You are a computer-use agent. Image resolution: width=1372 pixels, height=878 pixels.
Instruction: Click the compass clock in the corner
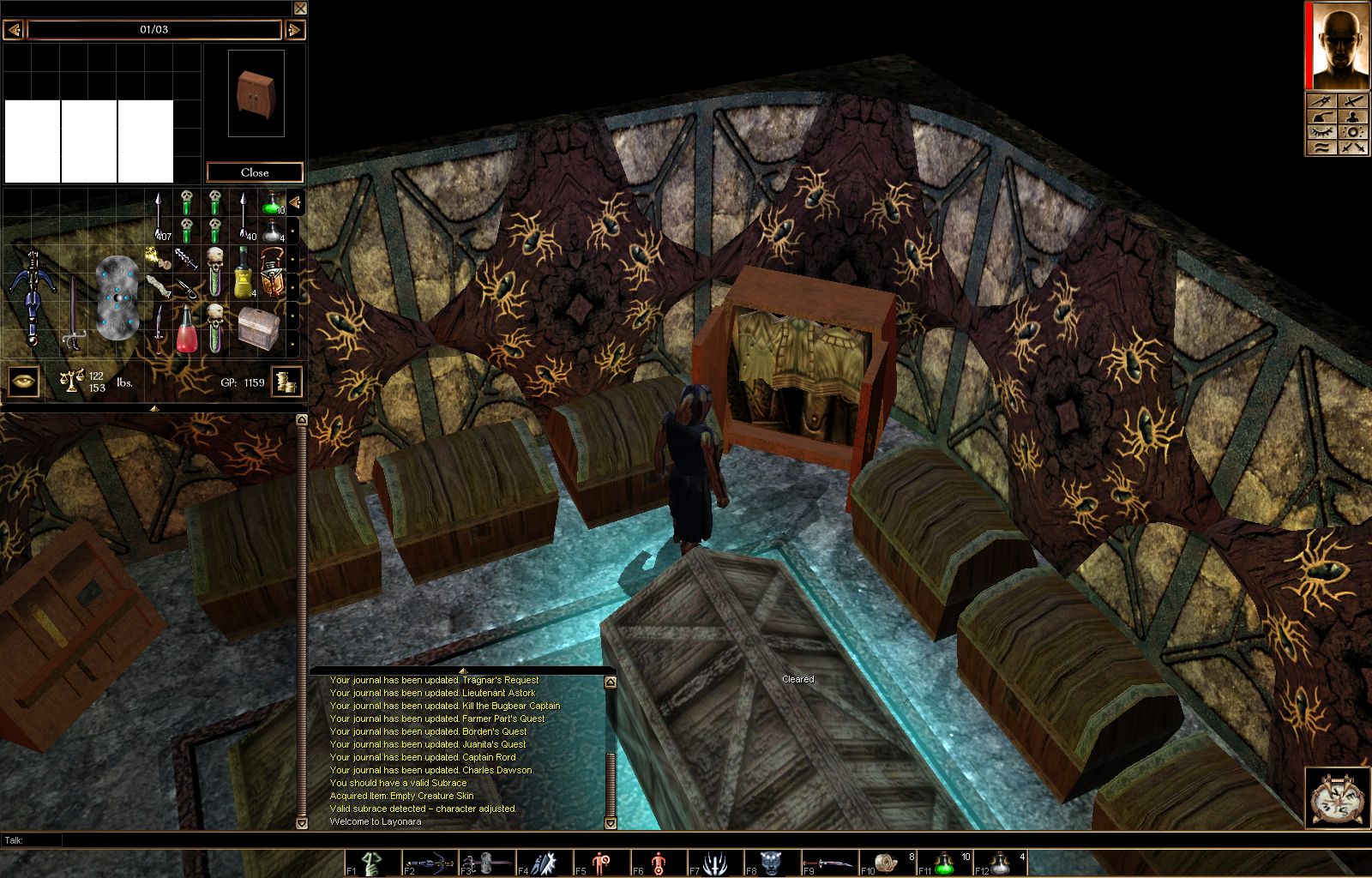(1338, 798)
